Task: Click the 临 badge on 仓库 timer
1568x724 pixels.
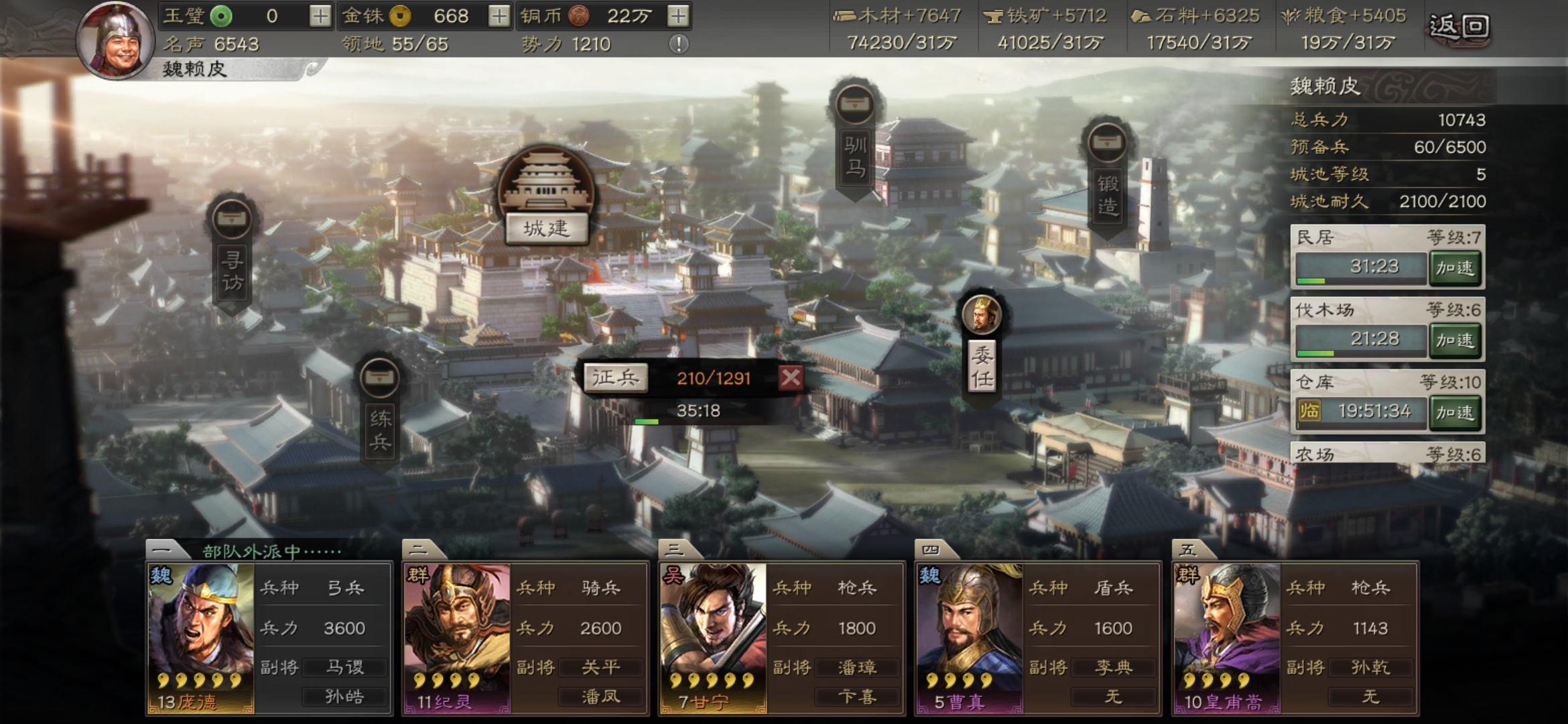Action: click(1308, 411)
